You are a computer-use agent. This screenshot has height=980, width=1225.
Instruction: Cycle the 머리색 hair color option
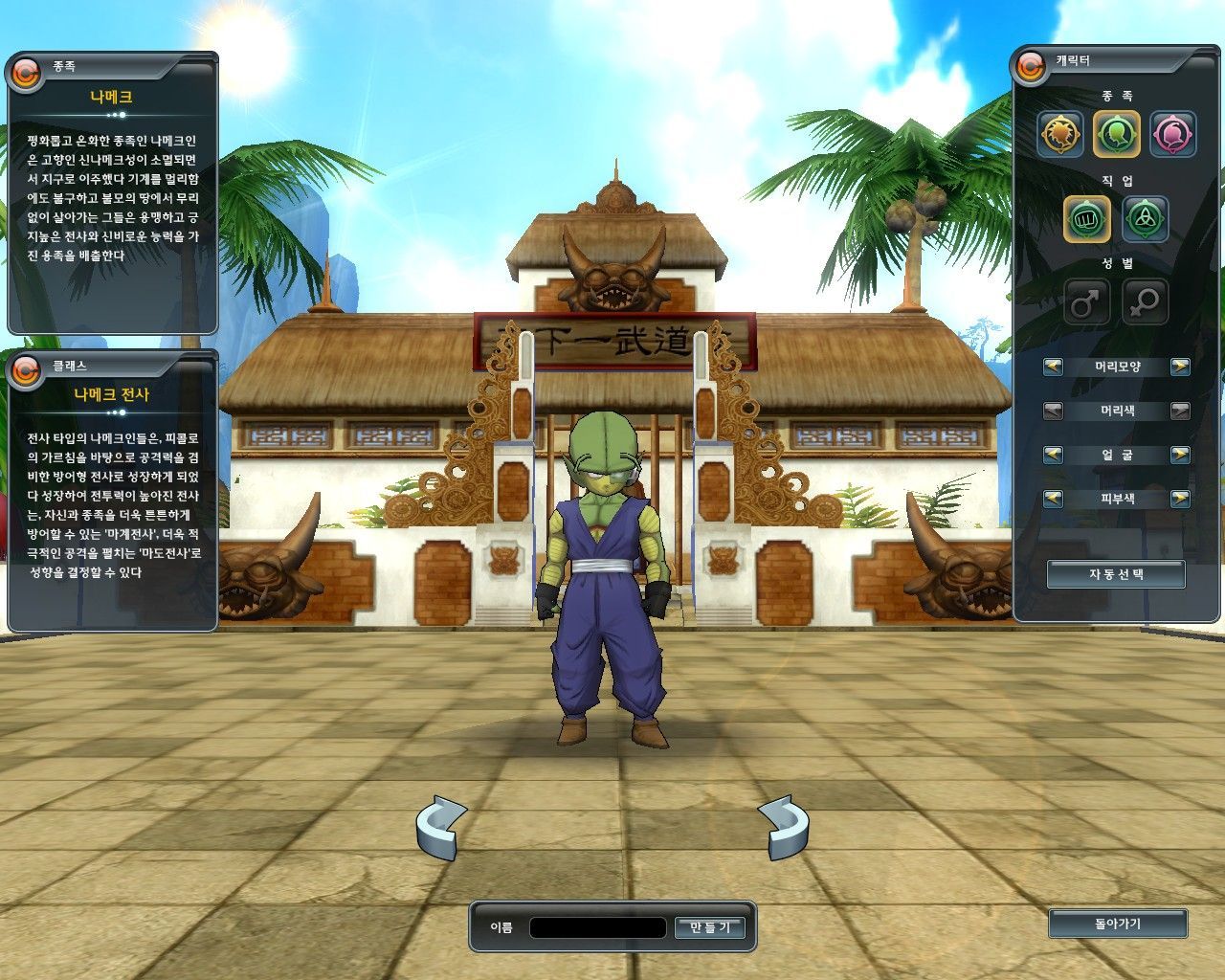point(1182,411)
